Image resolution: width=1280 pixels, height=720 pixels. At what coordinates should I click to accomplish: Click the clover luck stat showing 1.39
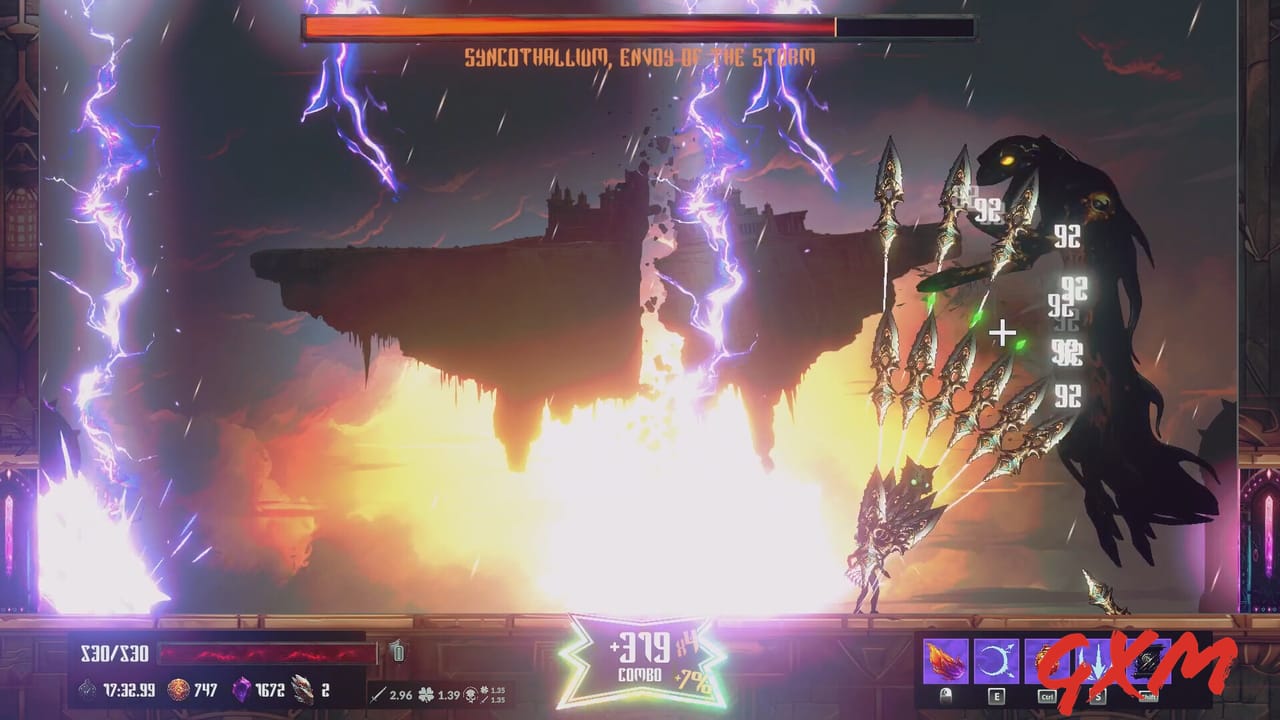coord(425,695)
